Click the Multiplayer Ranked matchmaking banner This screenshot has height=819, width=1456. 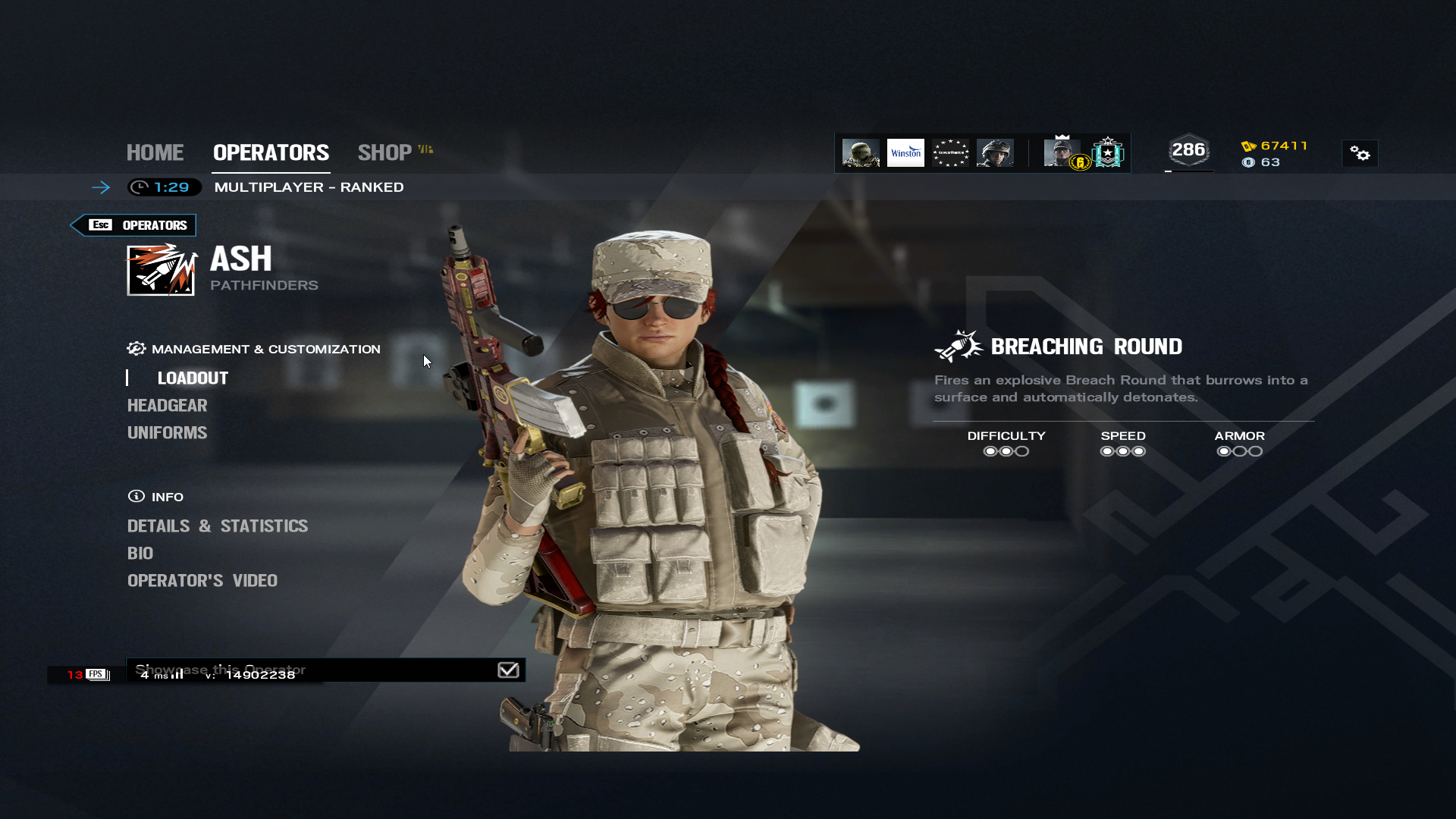[309, 187]
